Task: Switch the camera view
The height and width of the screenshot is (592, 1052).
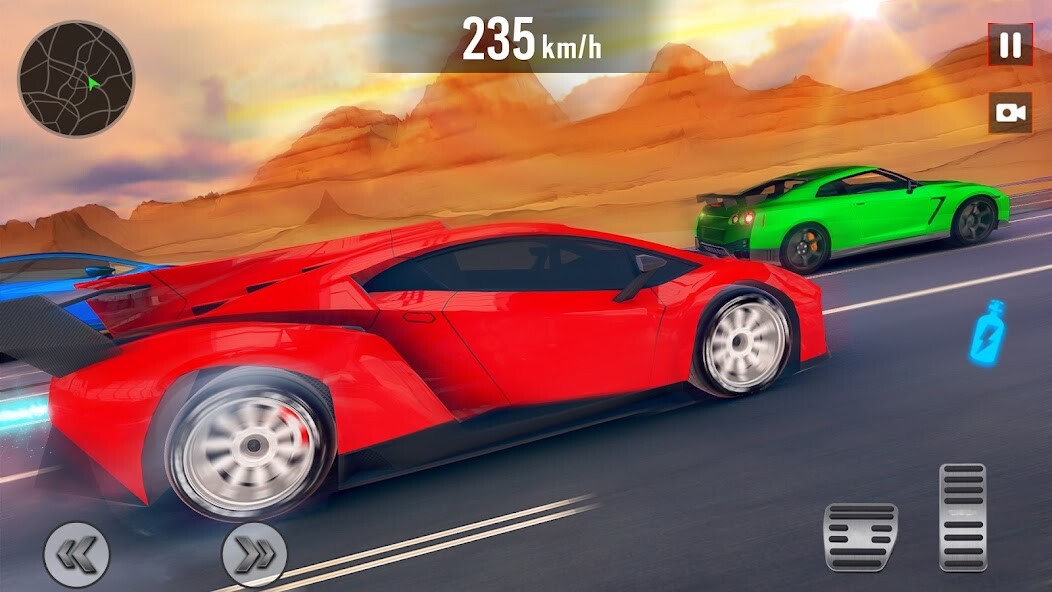Action: point(1010,113)
